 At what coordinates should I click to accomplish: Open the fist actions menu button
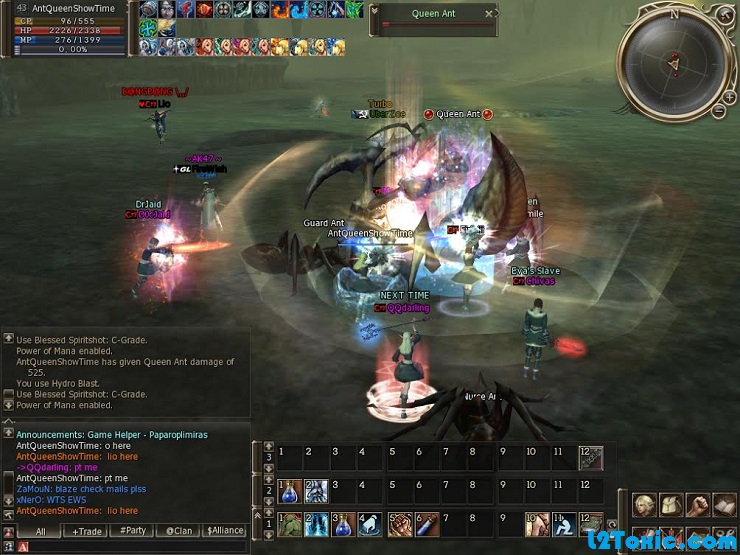697,506
